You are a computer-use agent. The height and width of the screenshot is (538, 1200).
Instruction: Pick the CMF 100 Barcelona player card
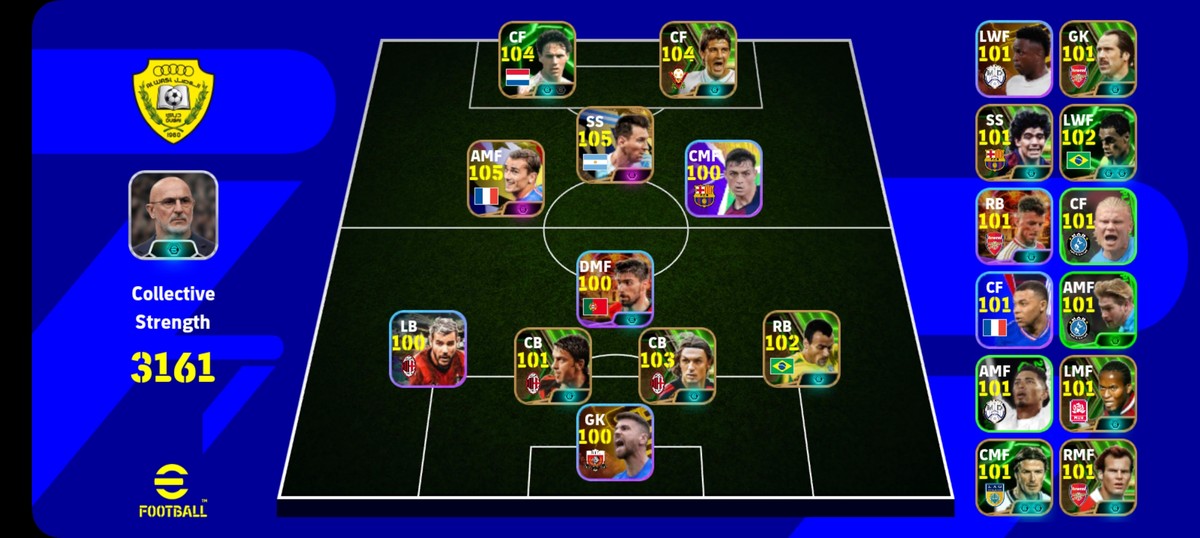(724, 178)
